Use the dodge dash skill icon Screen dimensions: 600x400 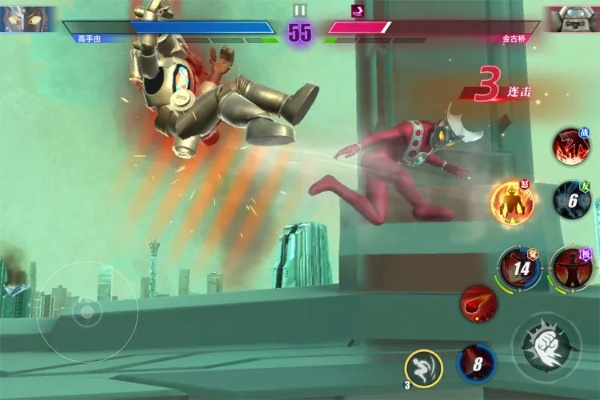point(424,367)
